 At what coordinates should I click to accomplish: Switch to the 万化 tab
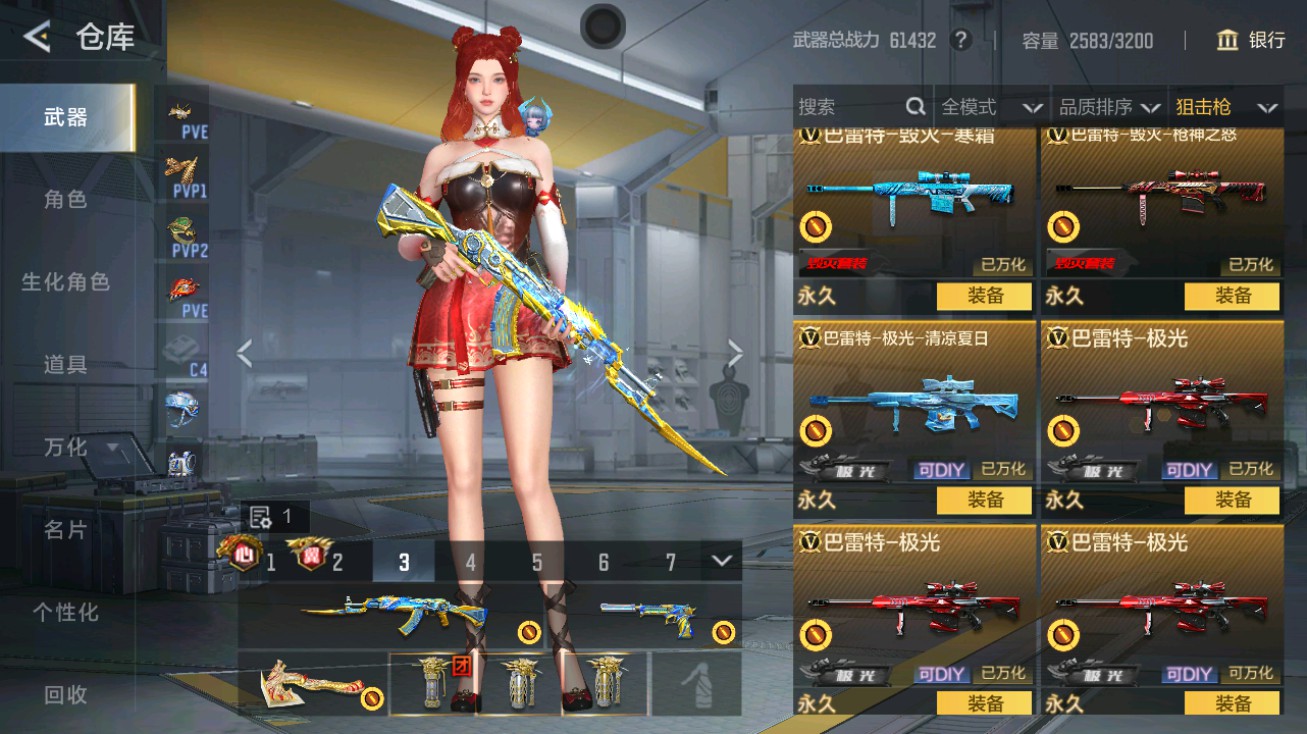(x=63, y=448)
